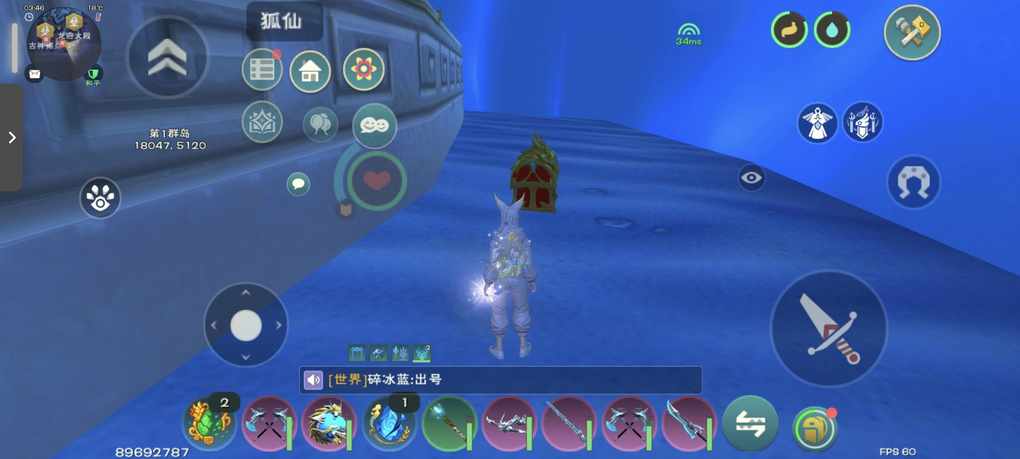
Task: Open the two-faces emote button
Action: pyautogui.click(x=375, y=125)
